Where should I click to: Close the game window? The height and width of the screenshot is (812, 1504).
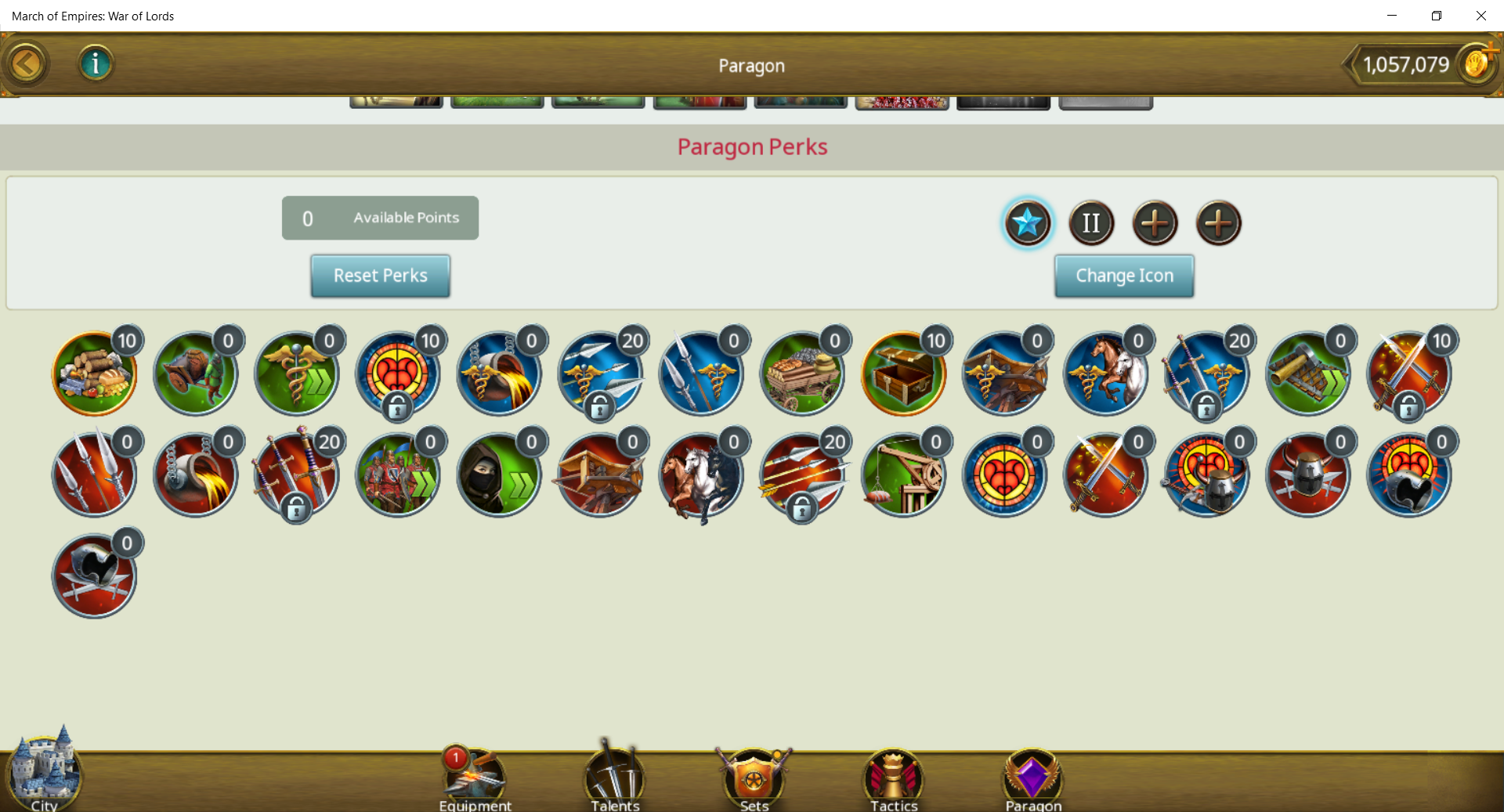tap(1480, 16)
